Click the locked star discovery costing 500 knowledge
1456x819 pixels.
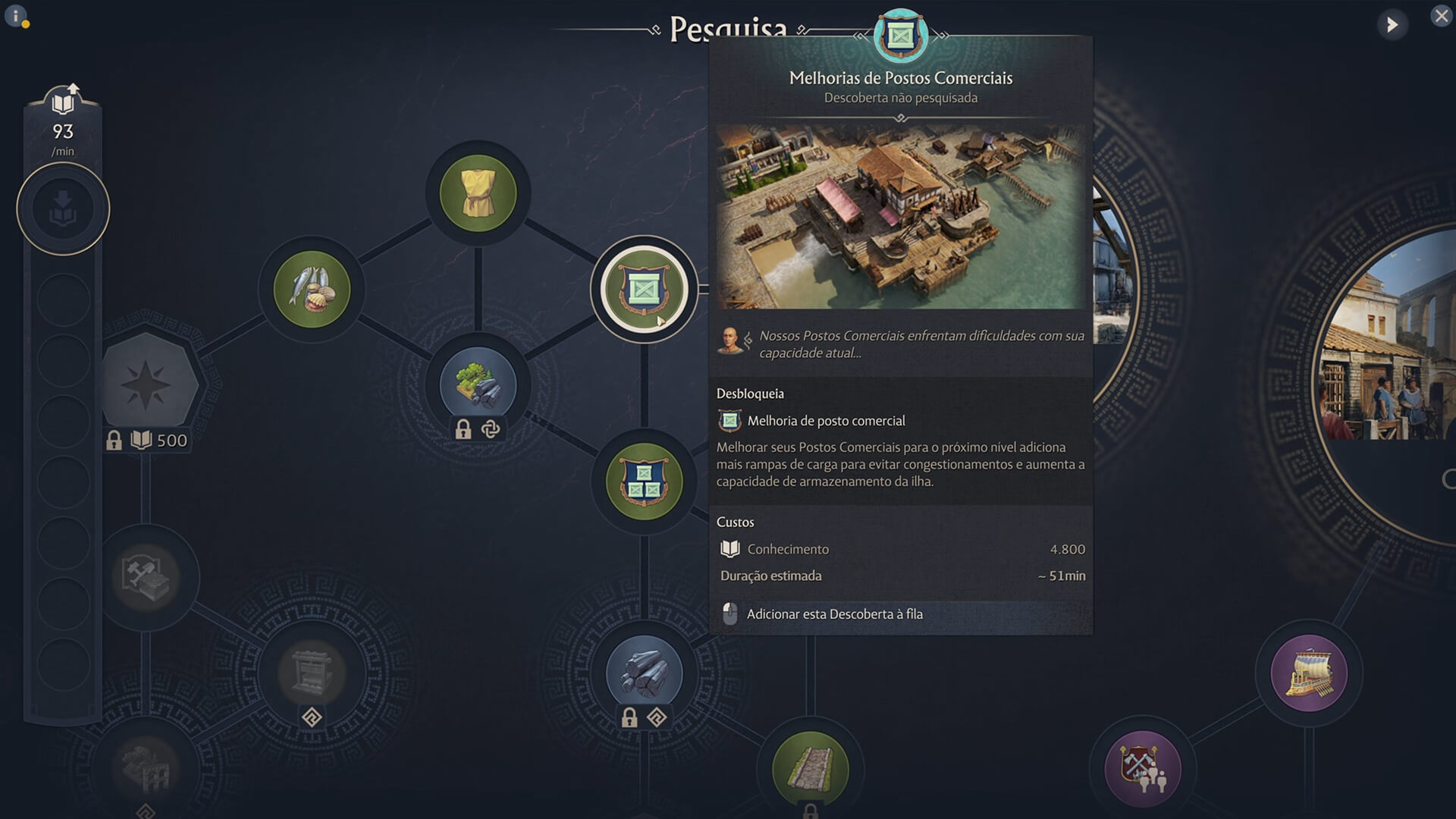pyautogui.click(x=149, y=384)
